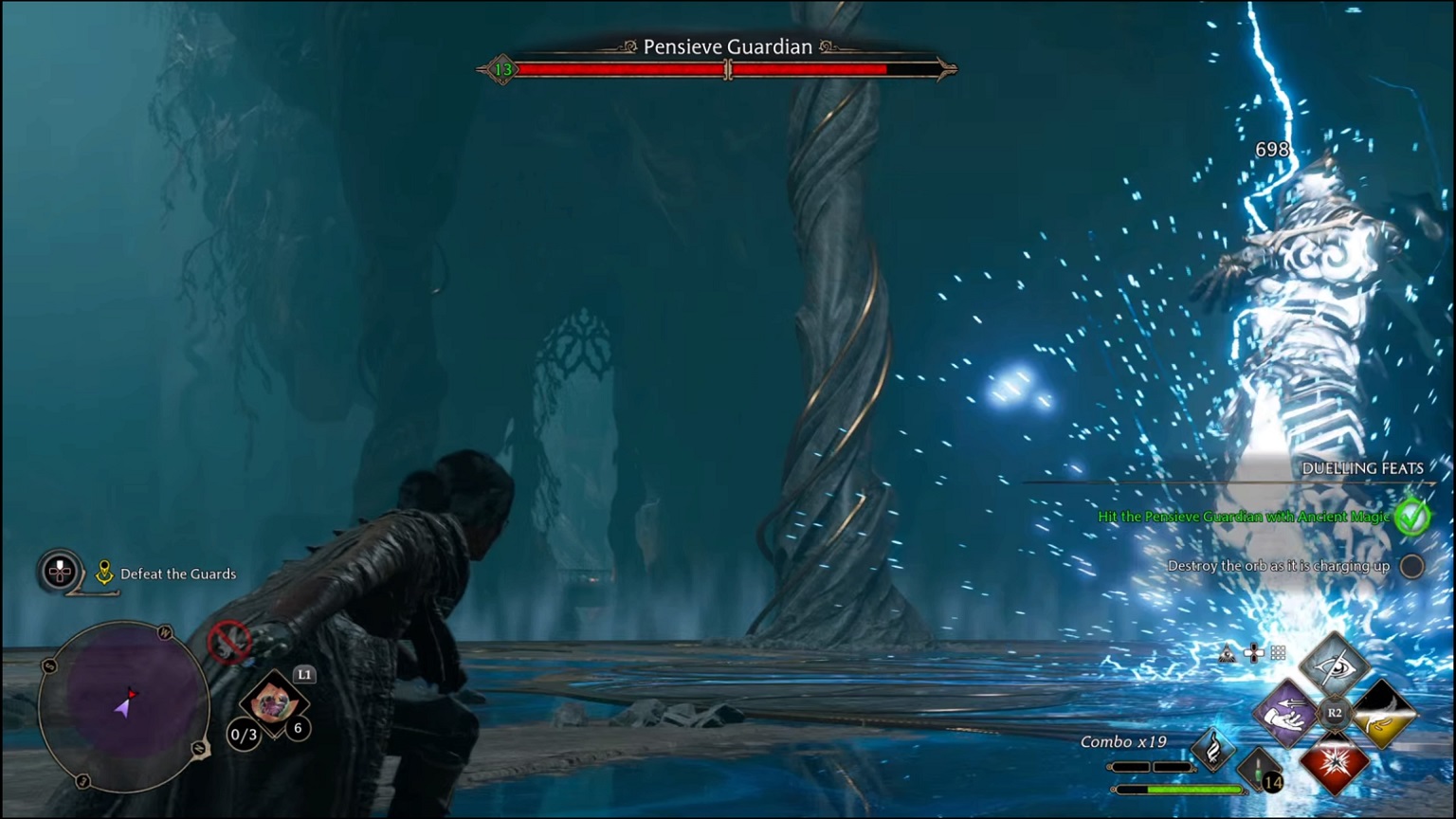Toggle the completed Ancient Magic feat checkmark

tap(1410, 518)
